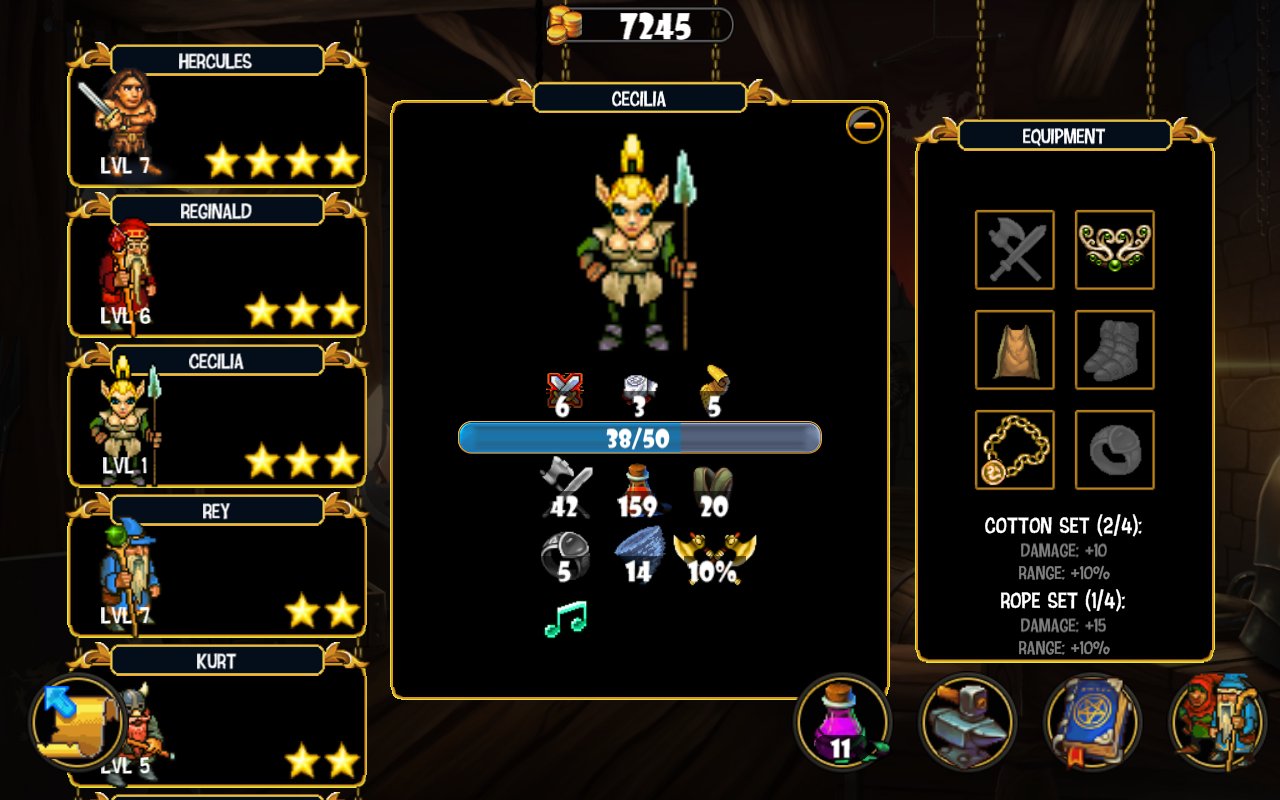Viewport: 1280px width, 800px height.
Task: Select Hercules in the hero list
Action: click(x=217, y=120)
